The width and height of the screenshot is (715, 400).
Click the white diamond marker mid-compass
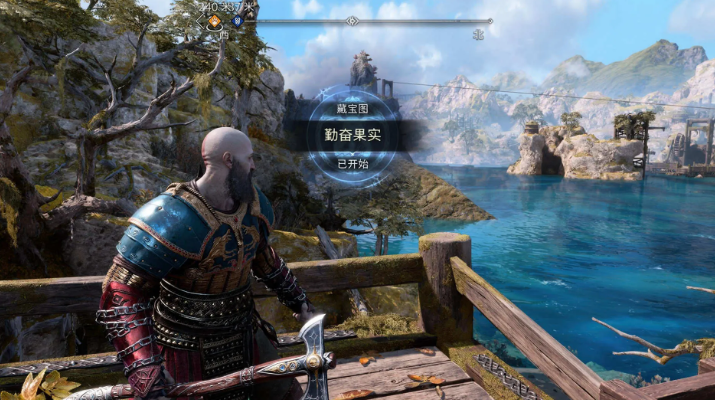(x=351, y=20)
